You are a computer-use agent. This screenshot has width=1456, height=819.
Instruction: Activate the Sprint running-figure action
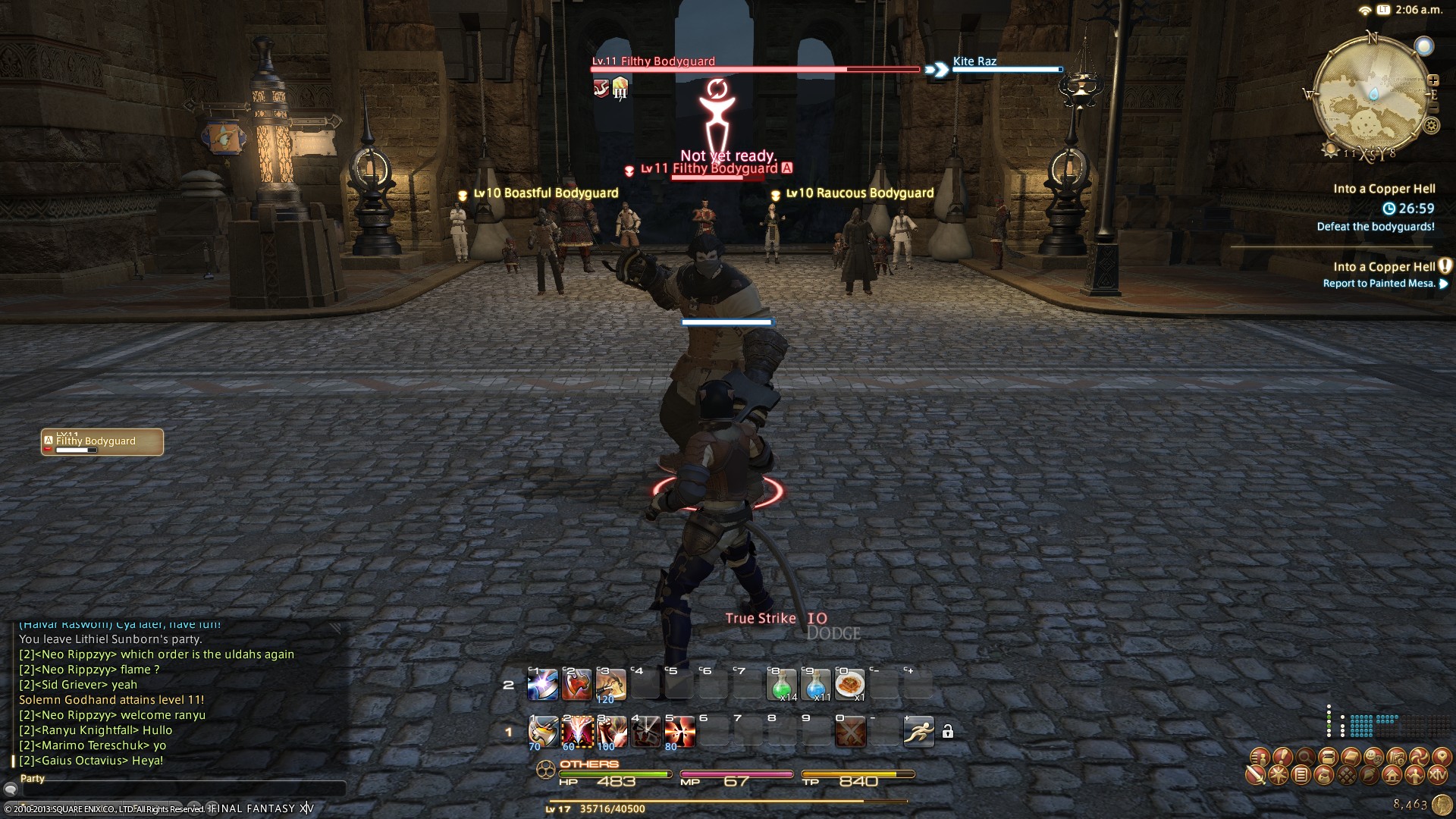[x=918, y=731]
